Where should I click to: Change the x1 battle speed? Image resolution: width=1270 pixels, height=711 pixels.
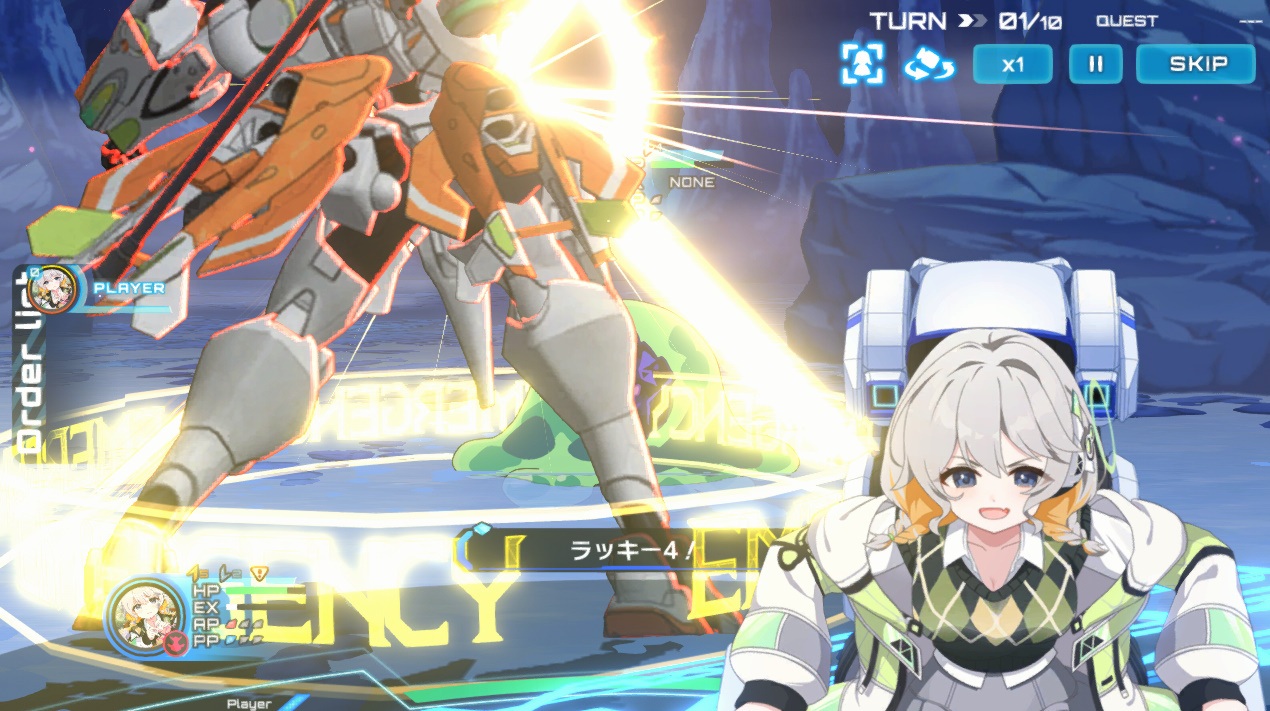1012,64
